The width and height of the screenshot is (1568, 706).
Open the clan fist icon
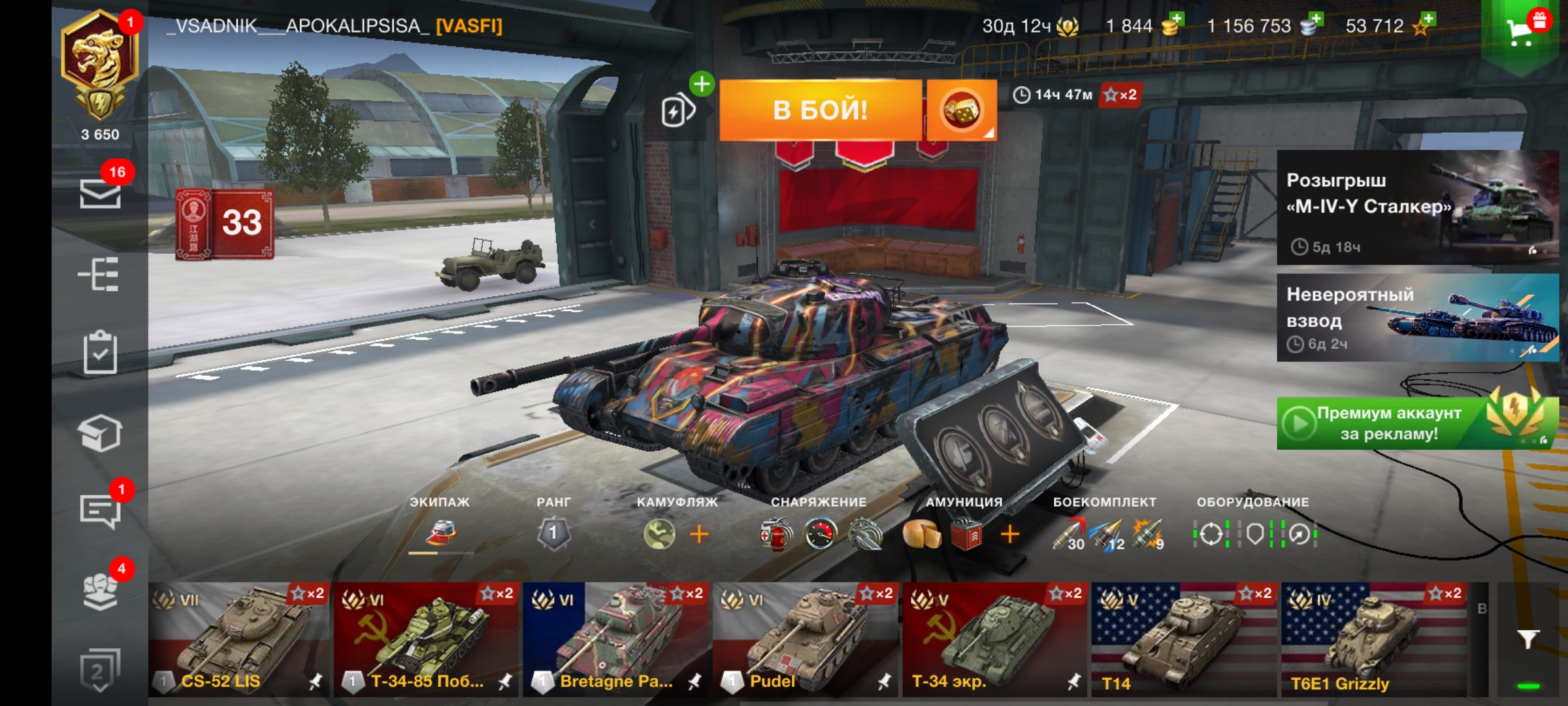click(x=100, y=590)
